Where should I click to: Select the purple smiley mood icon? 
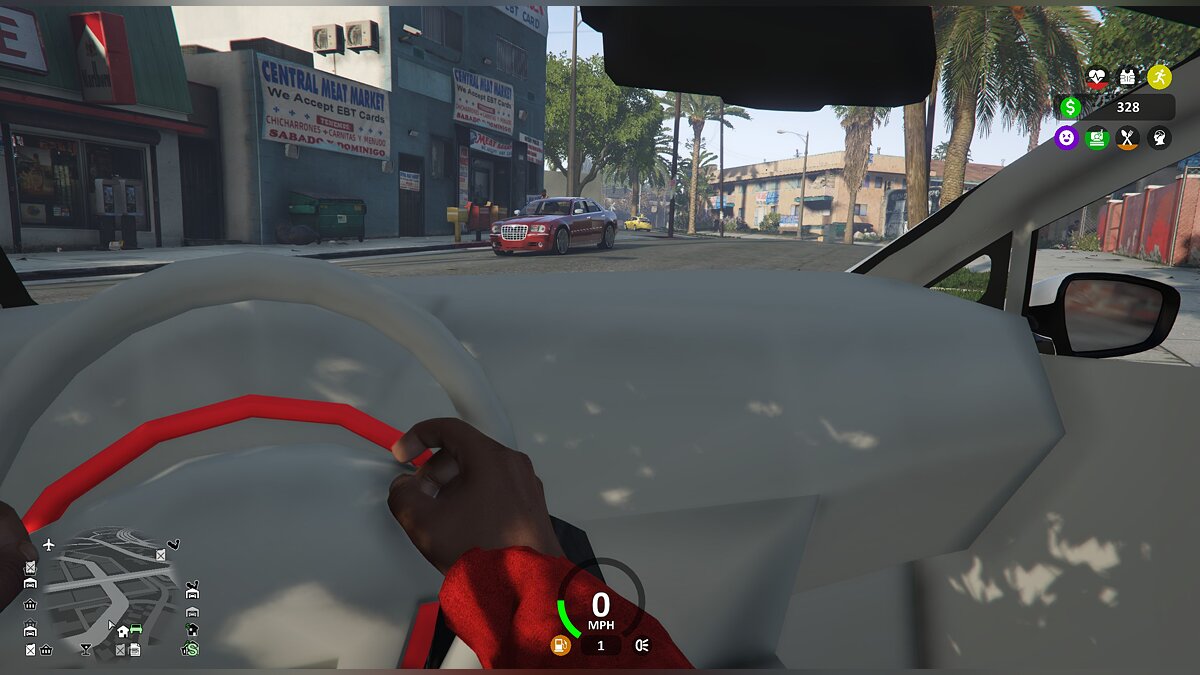[1066, 138]
